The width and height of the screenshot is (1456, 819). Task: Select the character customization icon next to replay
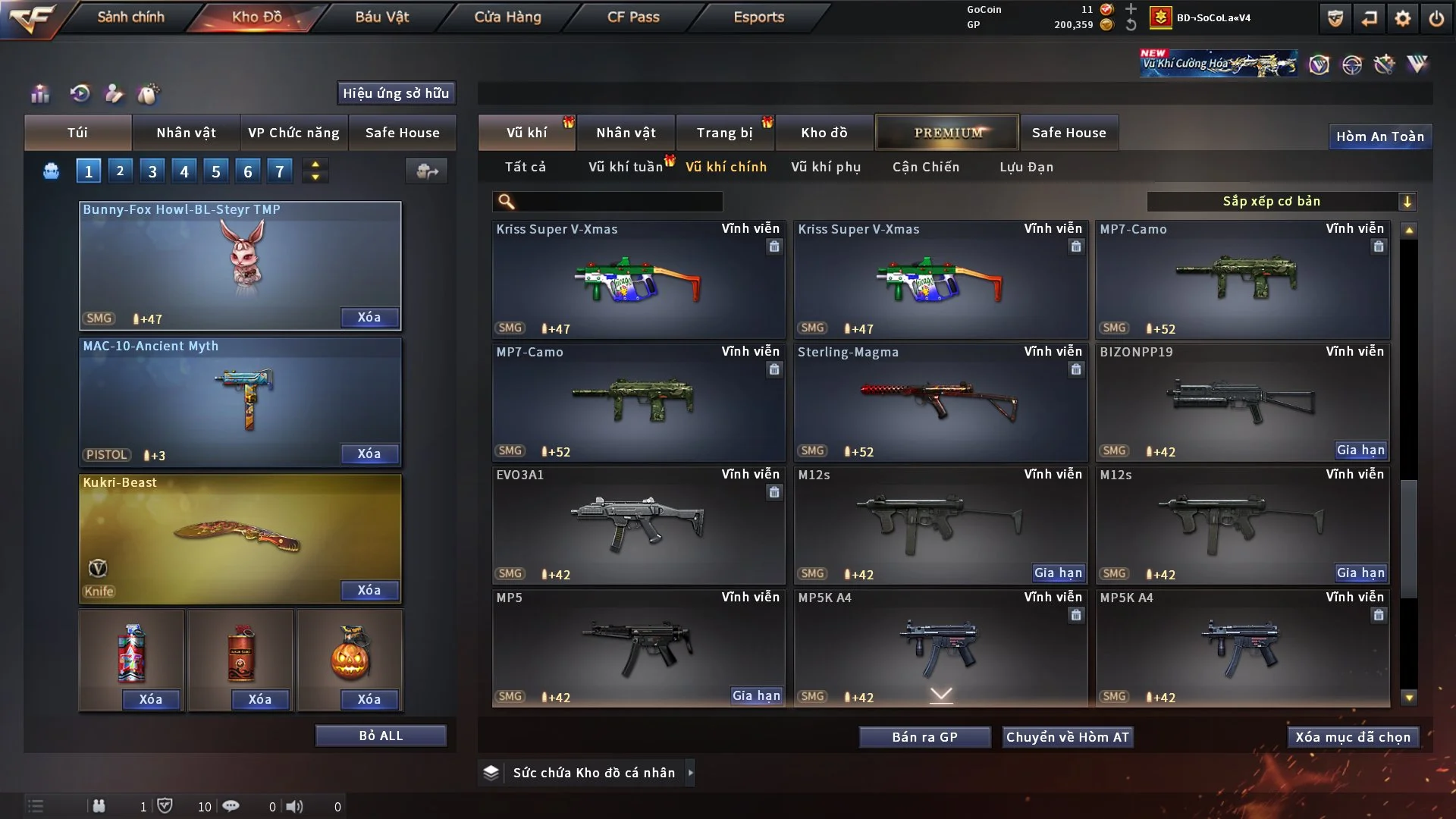[x=115, y=94]
